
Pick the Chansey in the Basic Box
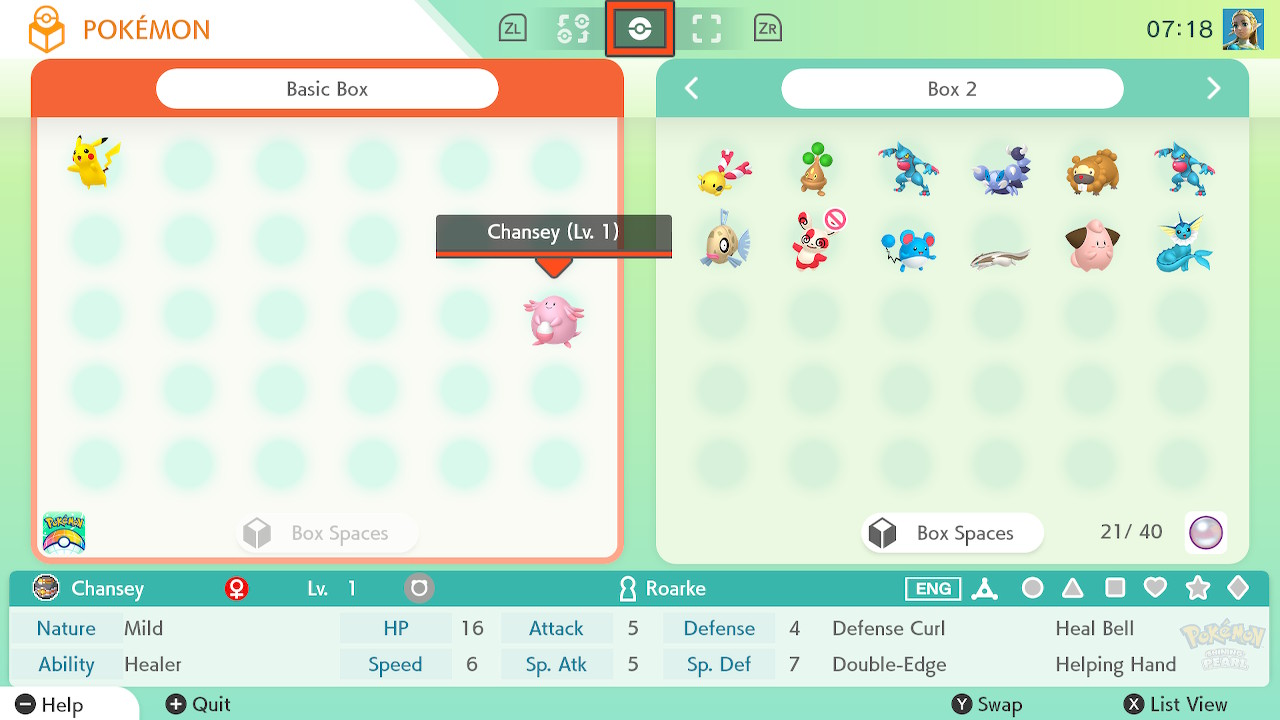(553, 320)
